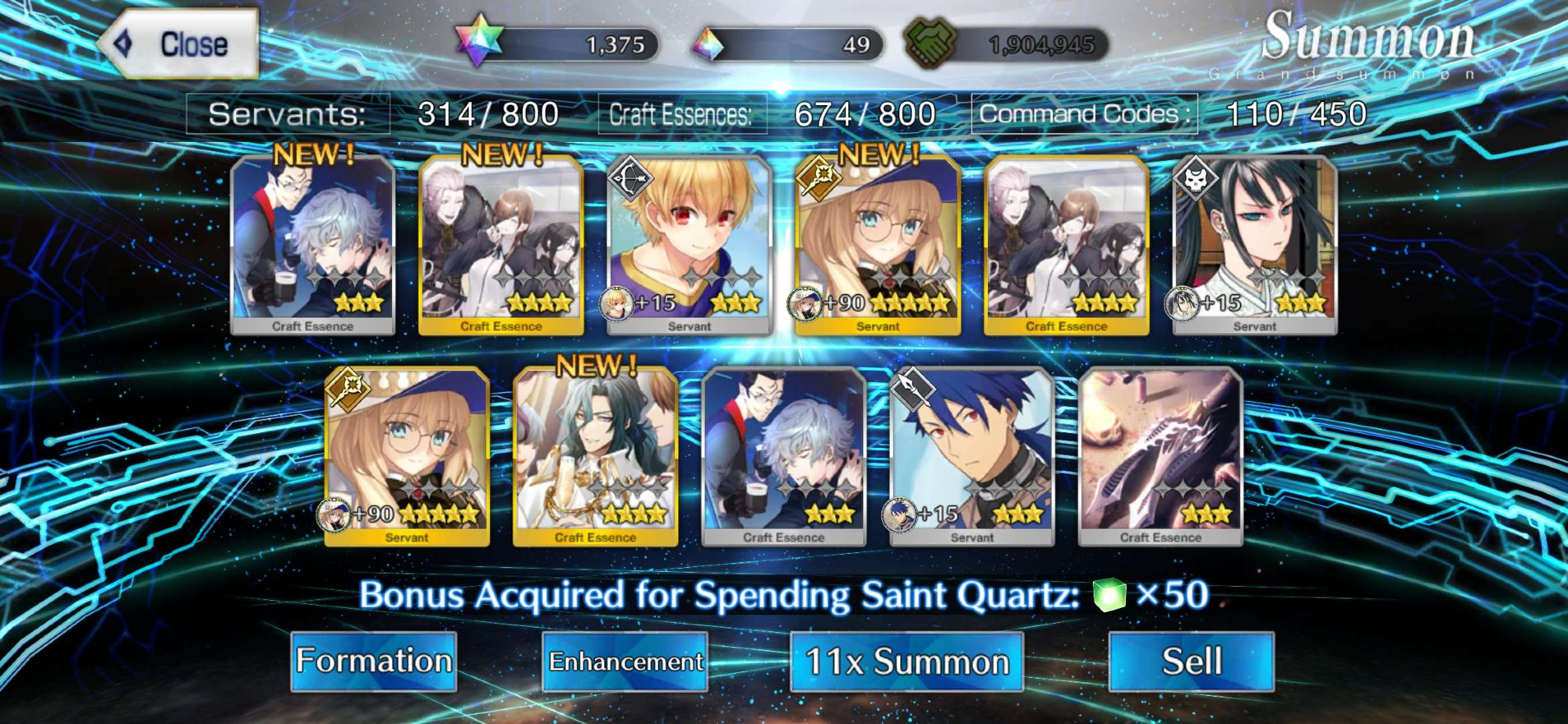This screenshot has height=724, width=1568.
Task: View the NEW champagne tower Craft Essence
Action: pos(595,457)
